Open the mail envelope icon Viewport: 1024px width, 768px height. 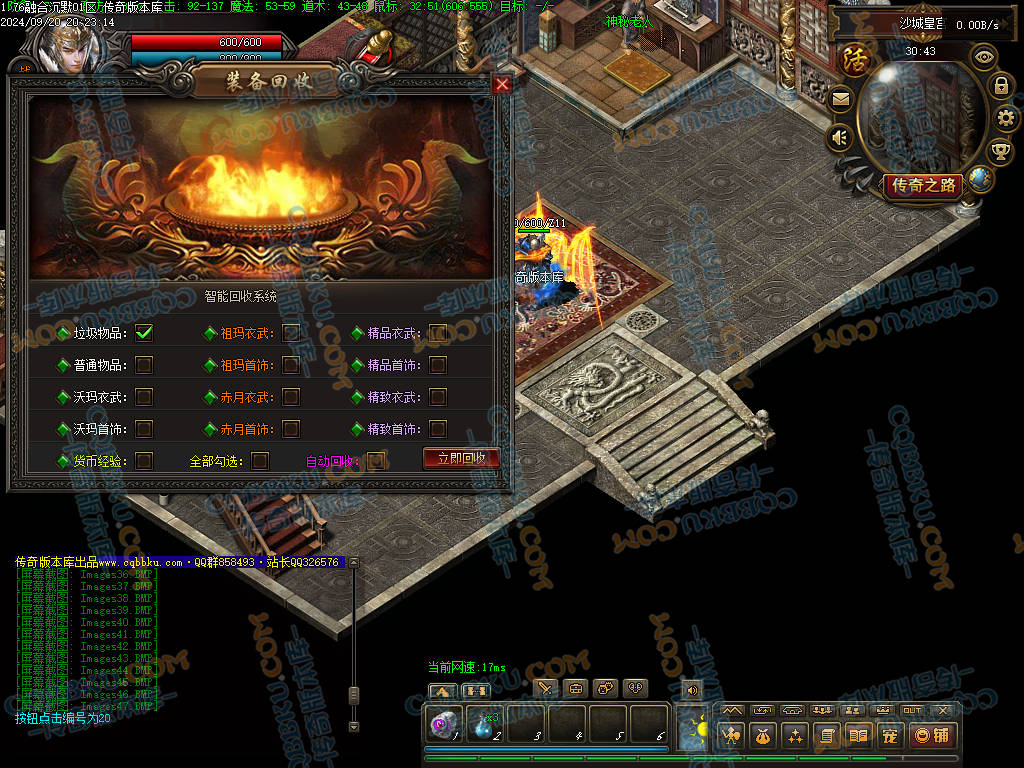[840, 99]
